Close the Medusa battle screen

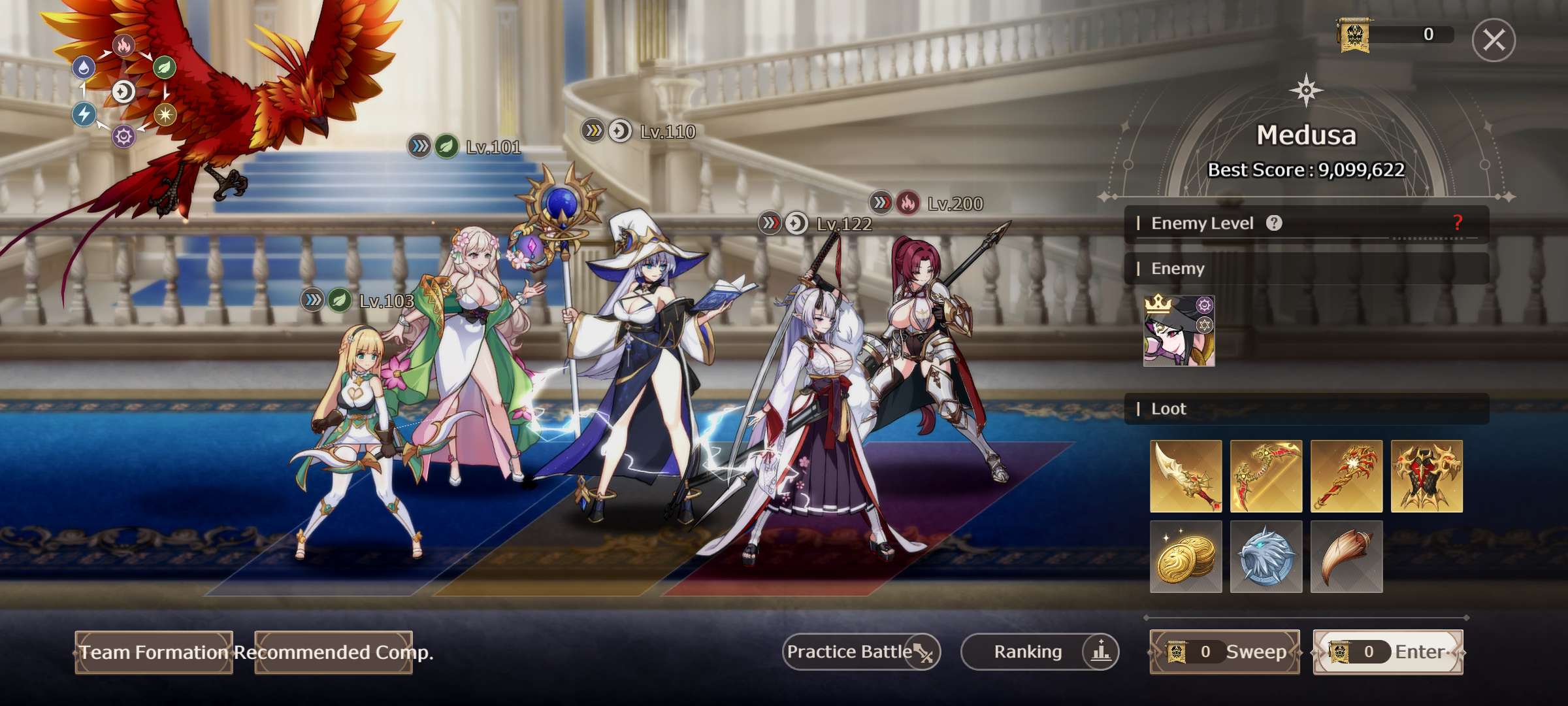pyautogui.click(x=1494, y=41)
